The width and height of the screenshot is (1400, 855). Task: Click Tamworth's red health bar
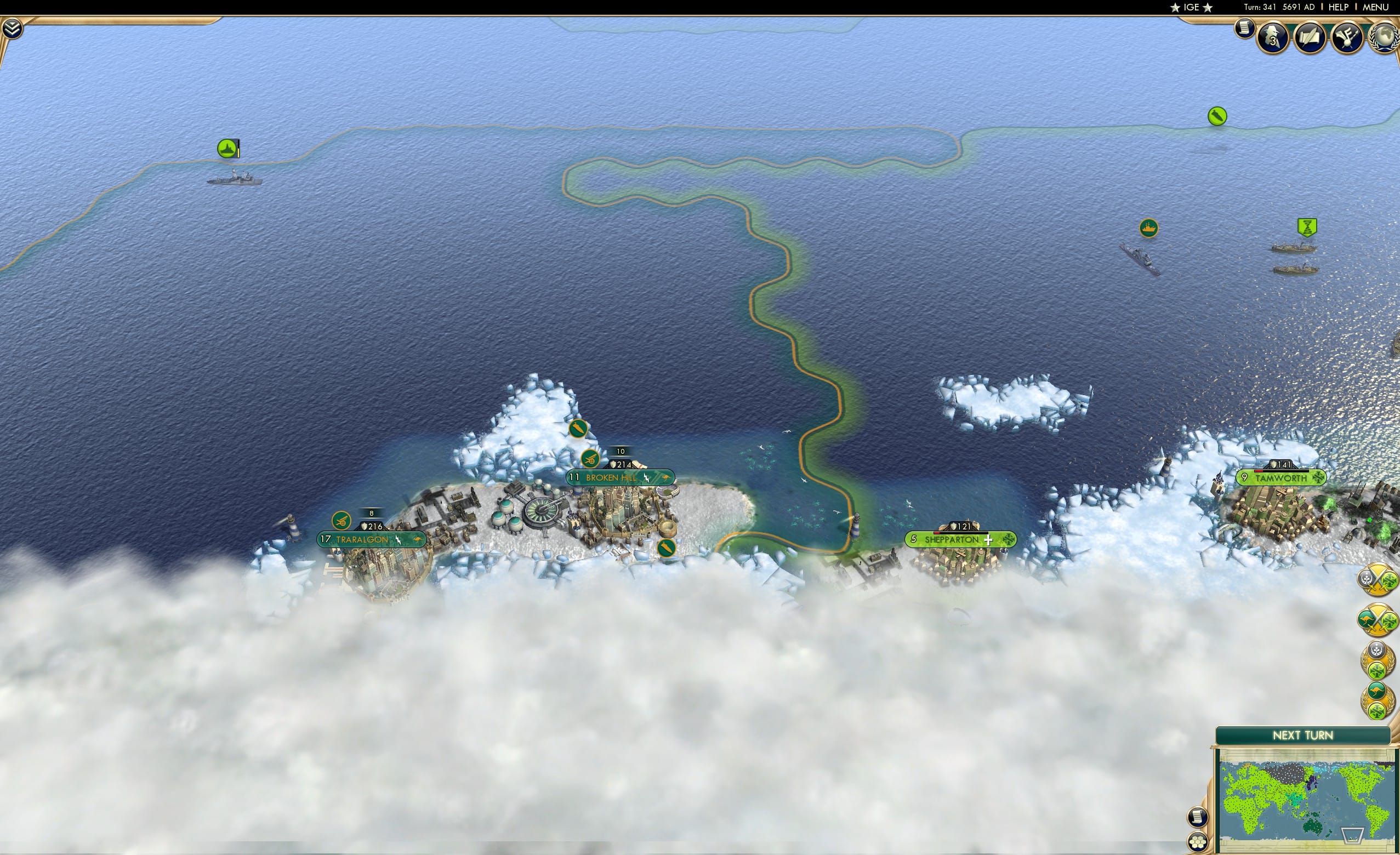1259,471
